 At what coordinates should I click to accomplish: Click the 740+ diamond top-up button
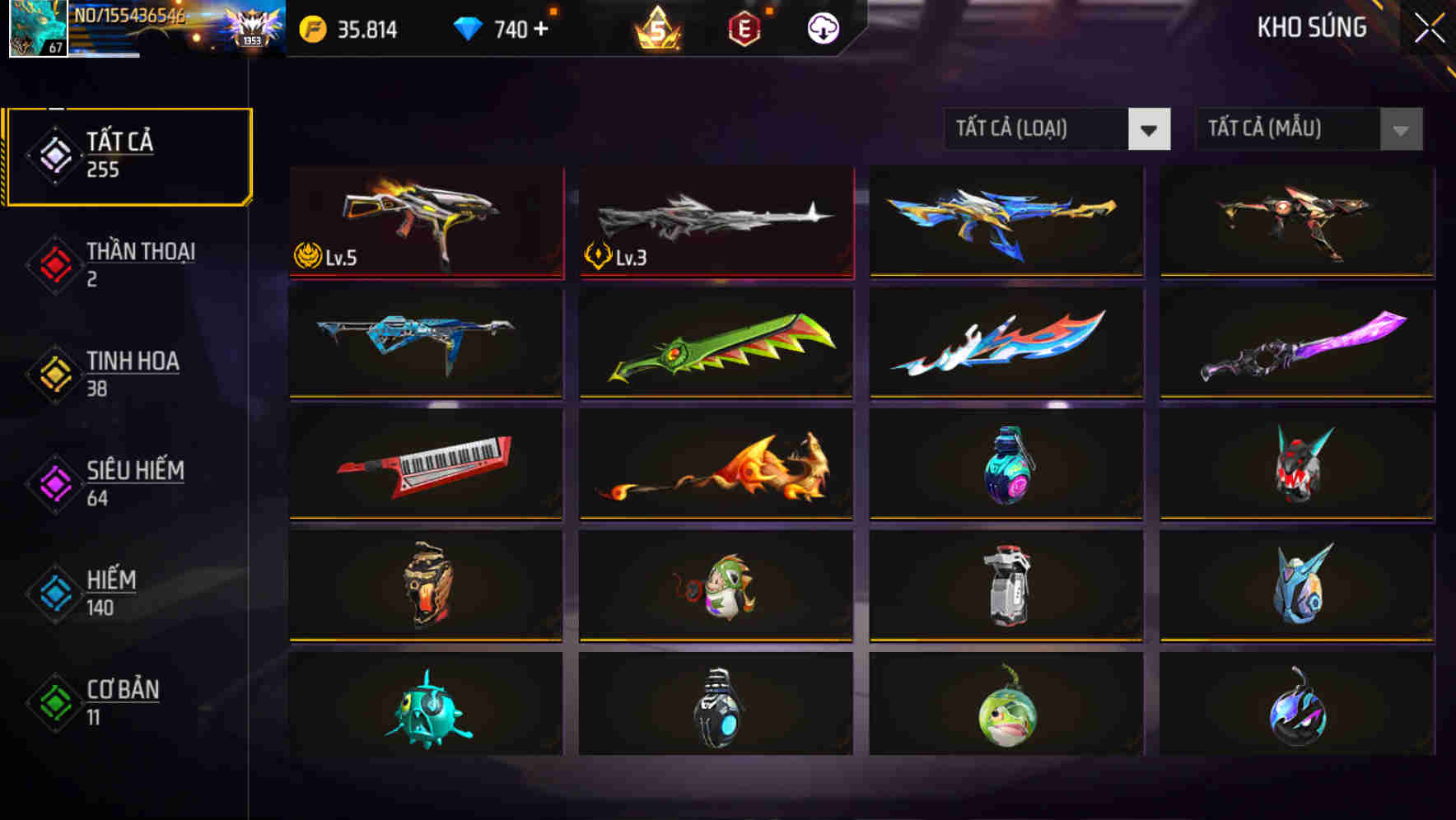tap(519, 29)
